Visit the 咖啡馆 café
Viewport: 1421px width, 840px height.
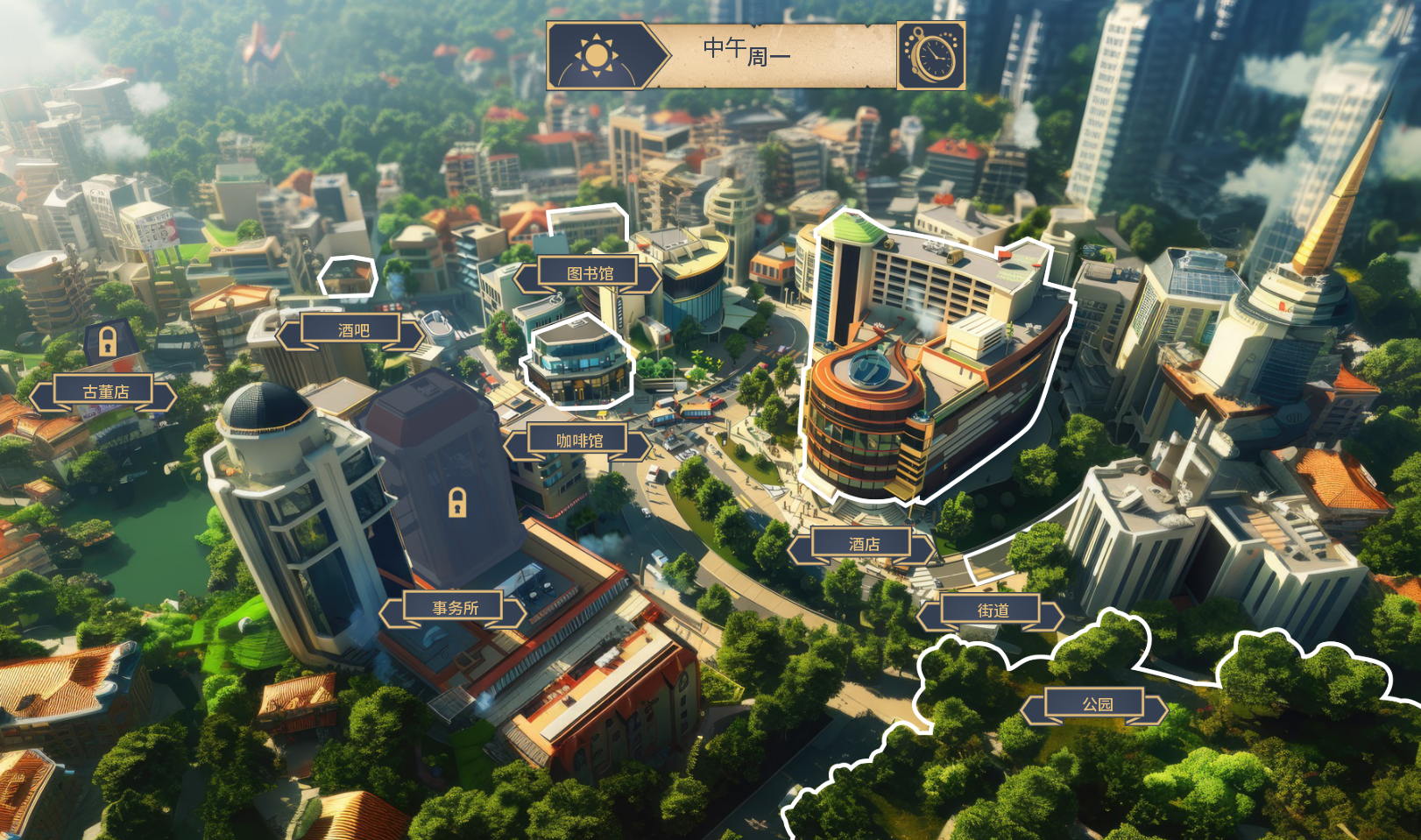[x=579, y=441]
